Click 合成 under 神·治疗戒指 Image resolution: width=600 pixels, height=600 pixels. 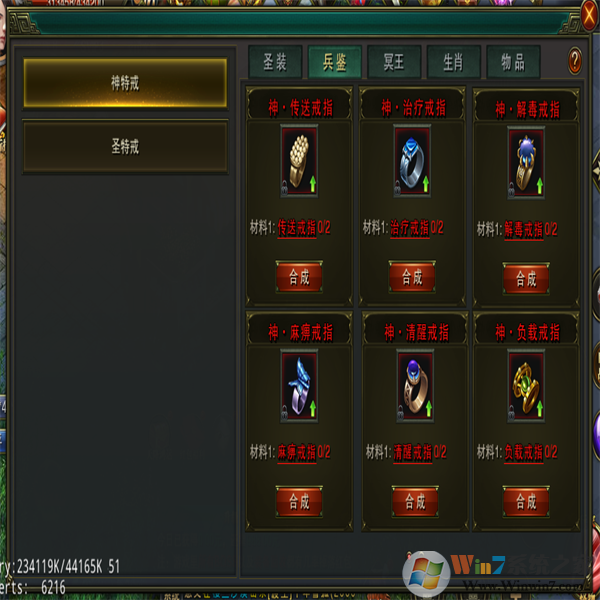(412, 276)
